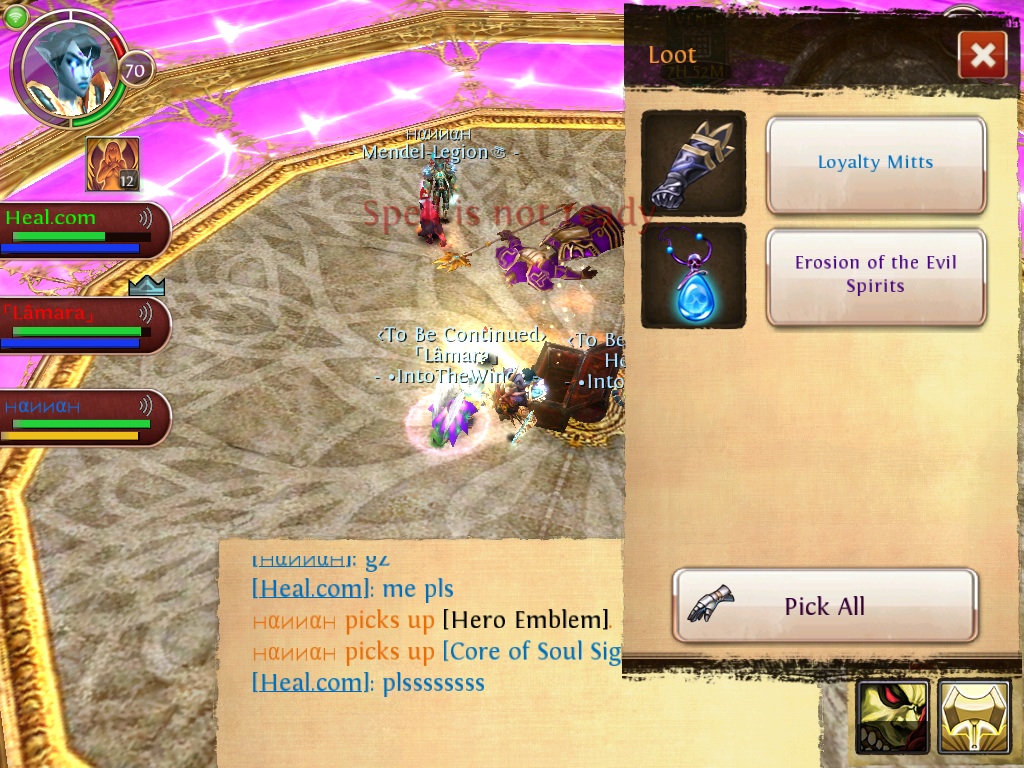The width and height of the screenshot is (1024, 768).
Task: Pick up the Loyalty Mitts
Action: point(876,164)
